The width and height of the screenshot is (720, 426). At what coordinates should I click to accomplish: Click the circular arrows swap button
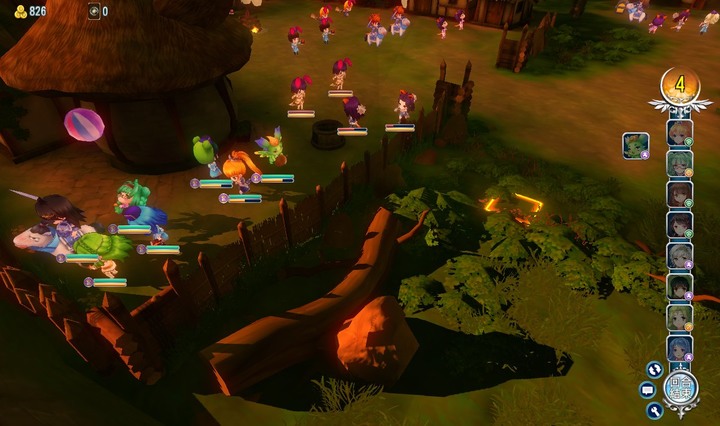pos(654,369)
